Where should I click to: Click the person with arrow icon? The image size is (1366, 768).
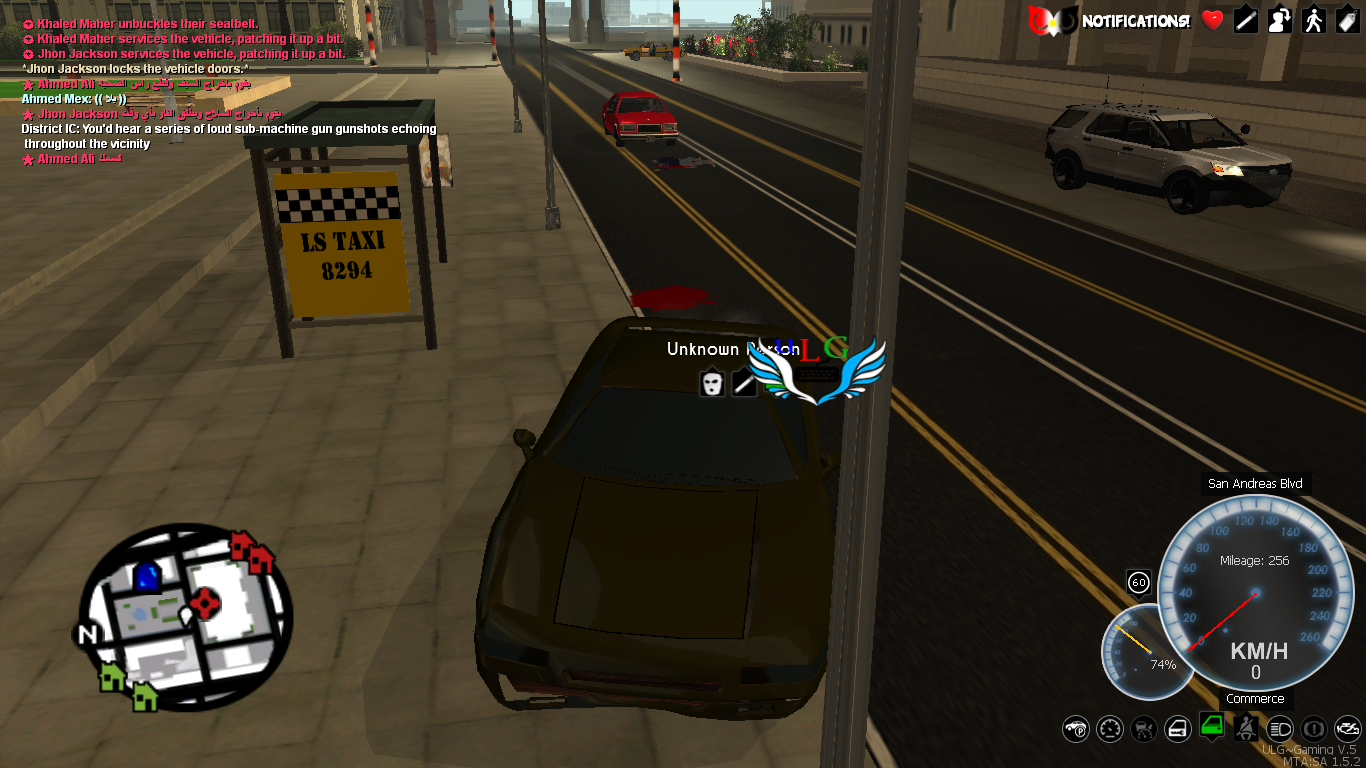click(x=1279, y=20)
